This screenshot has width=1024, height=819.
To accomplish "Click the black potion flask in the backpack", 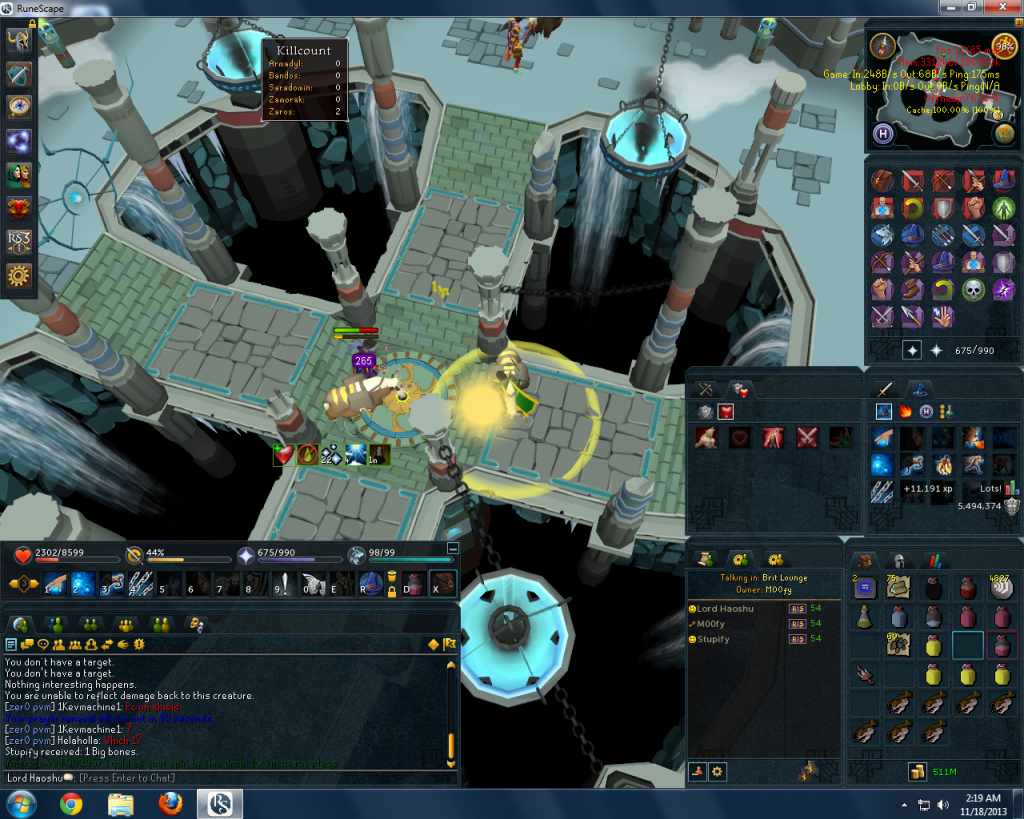I will coord(933,588).
